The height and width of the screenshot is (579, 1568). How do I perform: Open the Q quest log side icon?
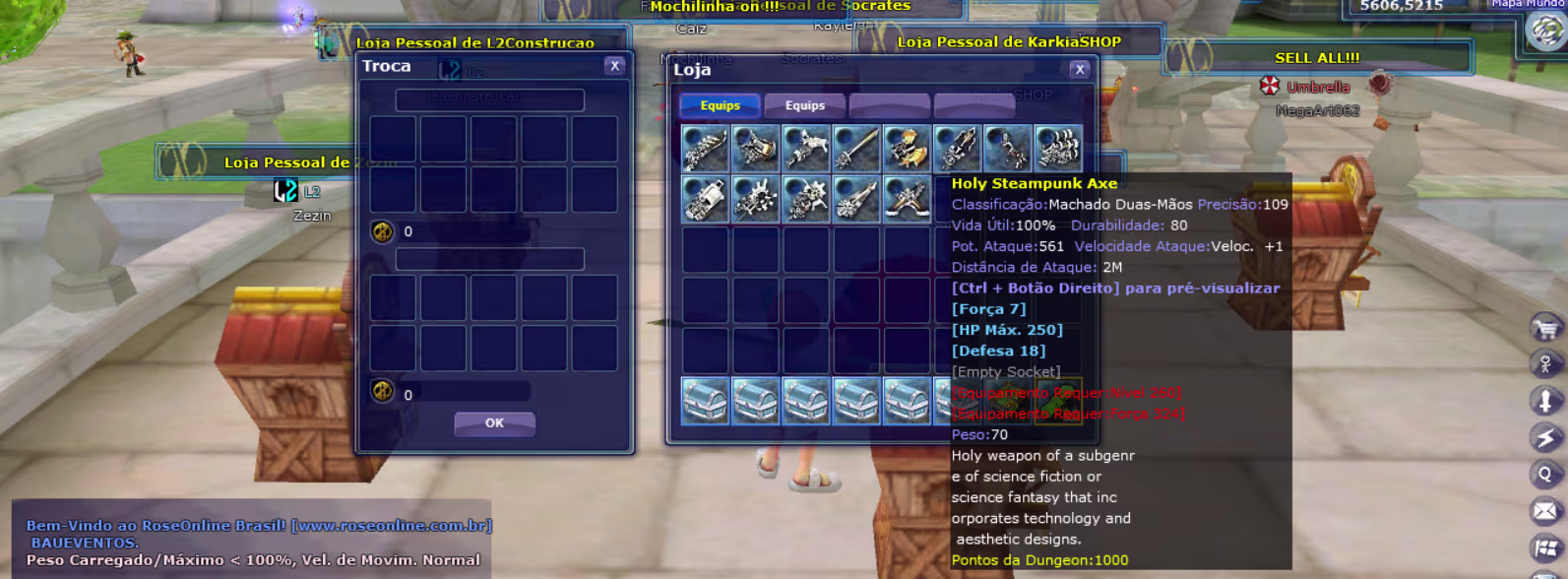1545,474
